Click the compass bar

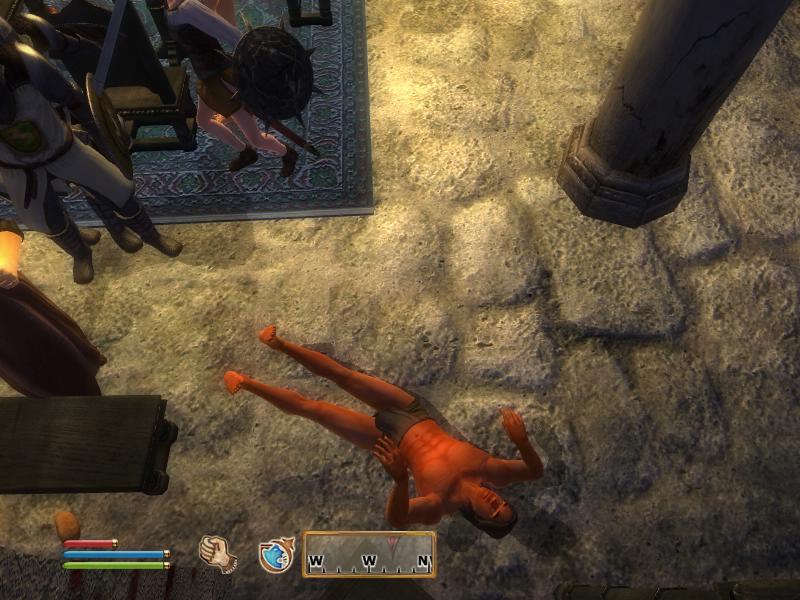pos(369,554)
